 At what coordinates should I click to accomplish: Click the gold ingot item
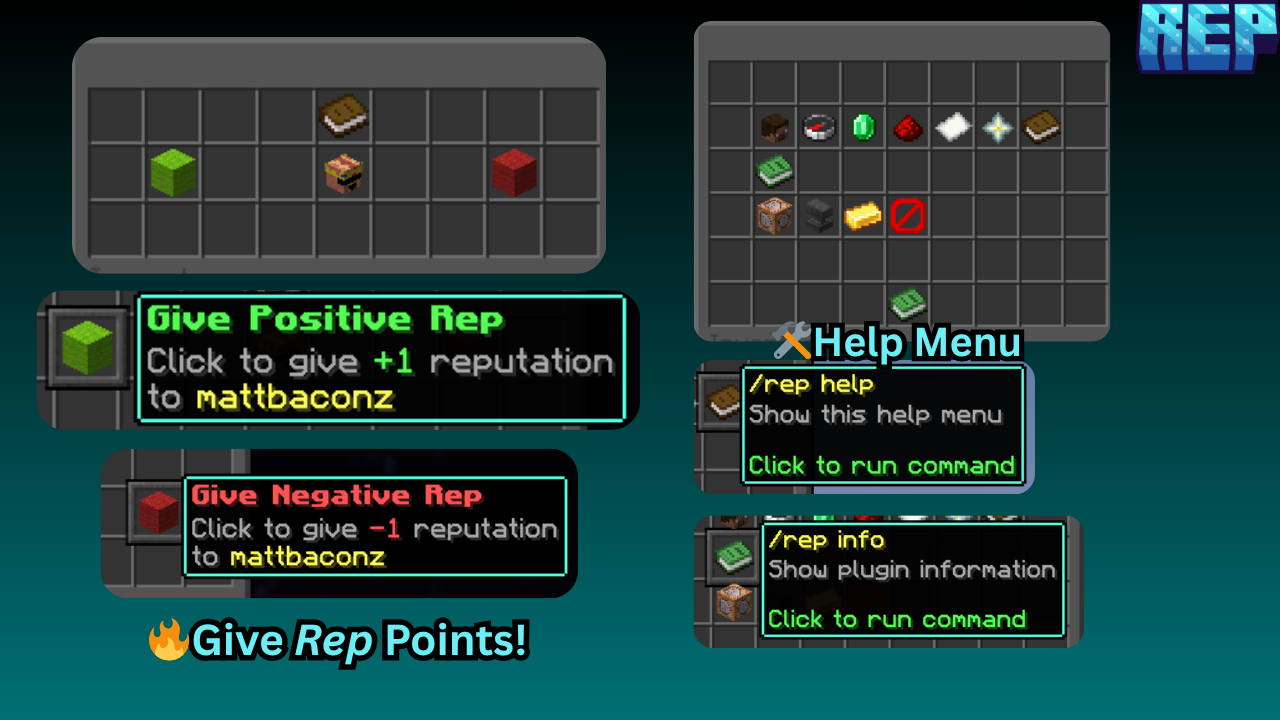click(x=863, y=216)
